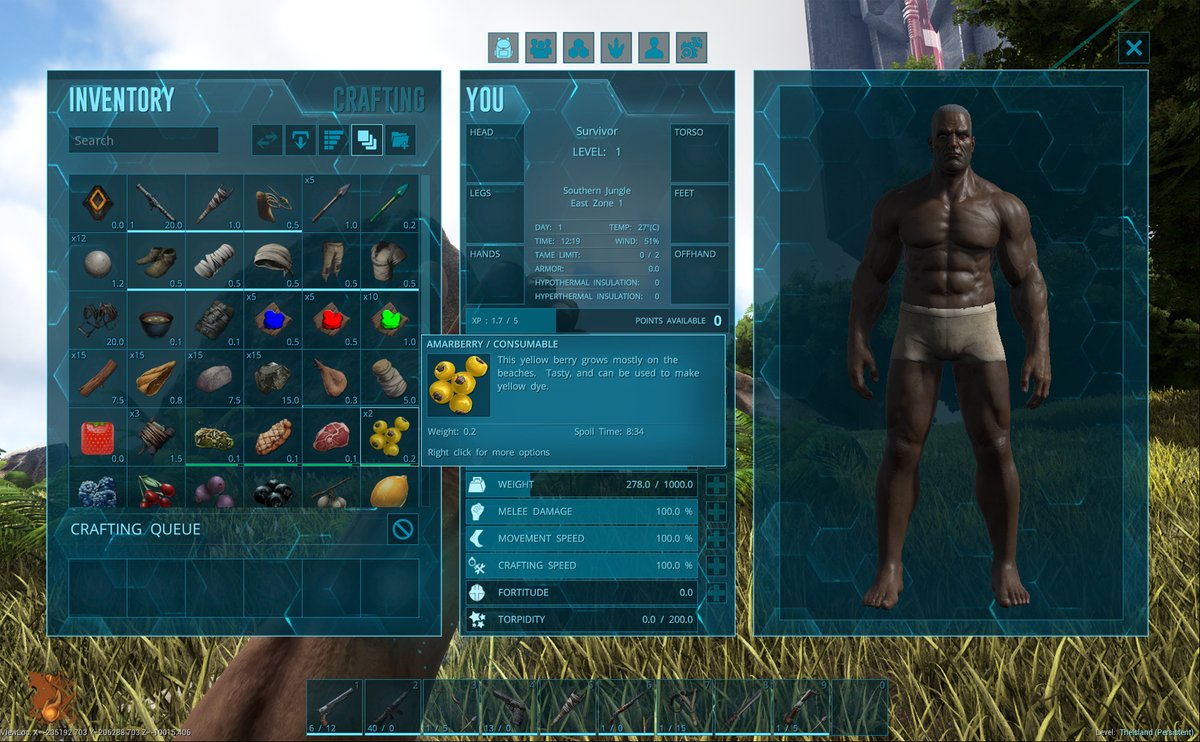
Task: Close the inventory screen
Action: (x=1133, y=47)
